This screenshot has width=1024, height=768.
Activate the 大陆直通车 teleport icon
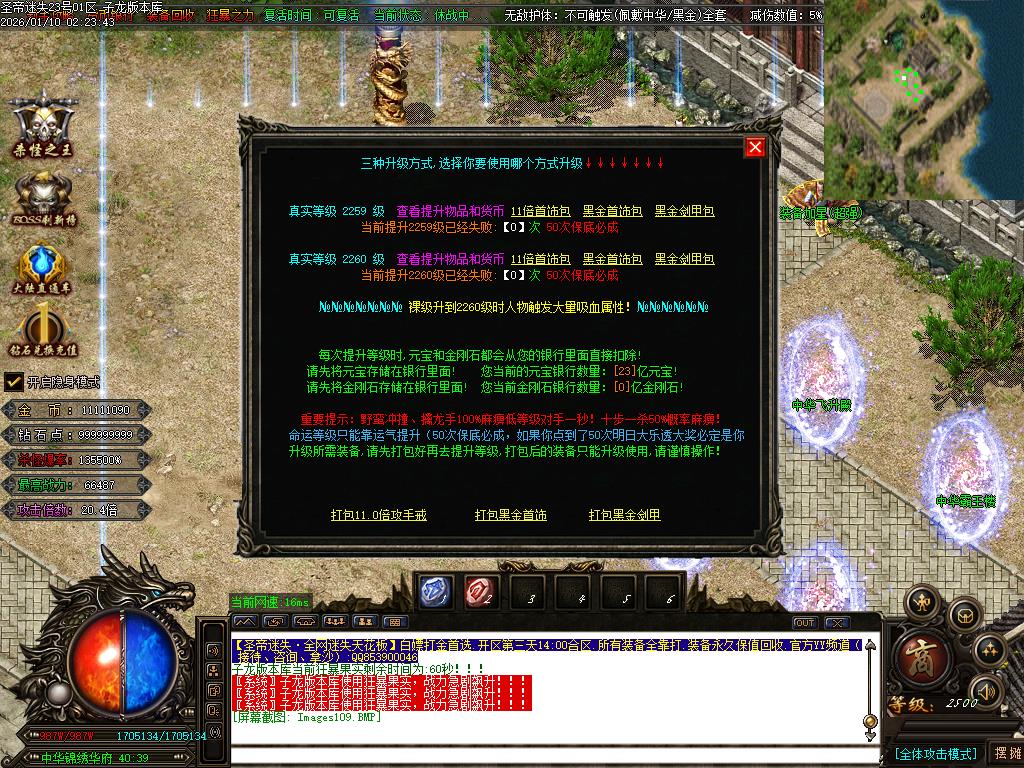pos(44,270)
